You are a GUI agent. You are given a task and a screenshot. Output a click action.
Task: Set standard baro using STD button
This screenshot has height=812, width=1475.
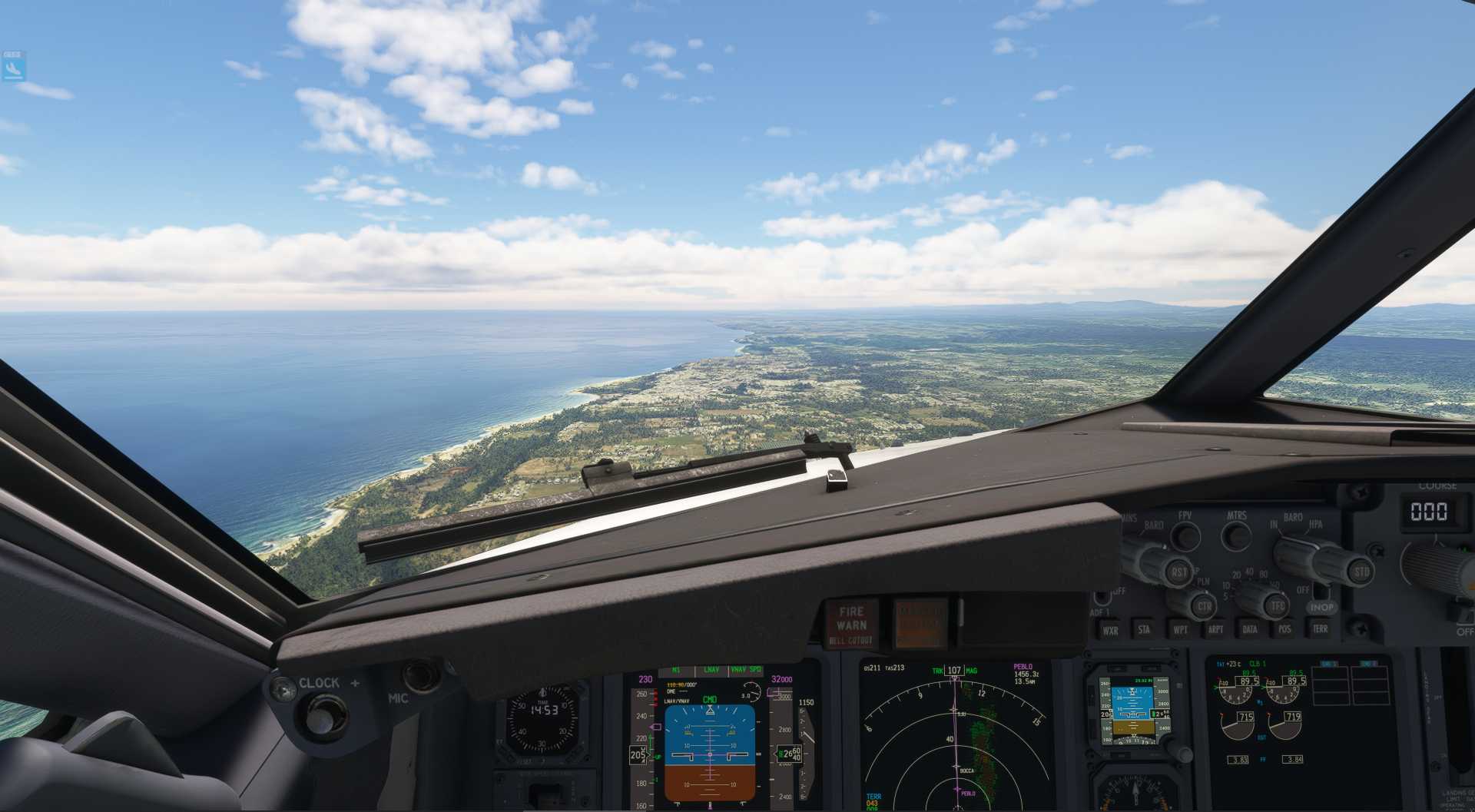coord(1361,572)
